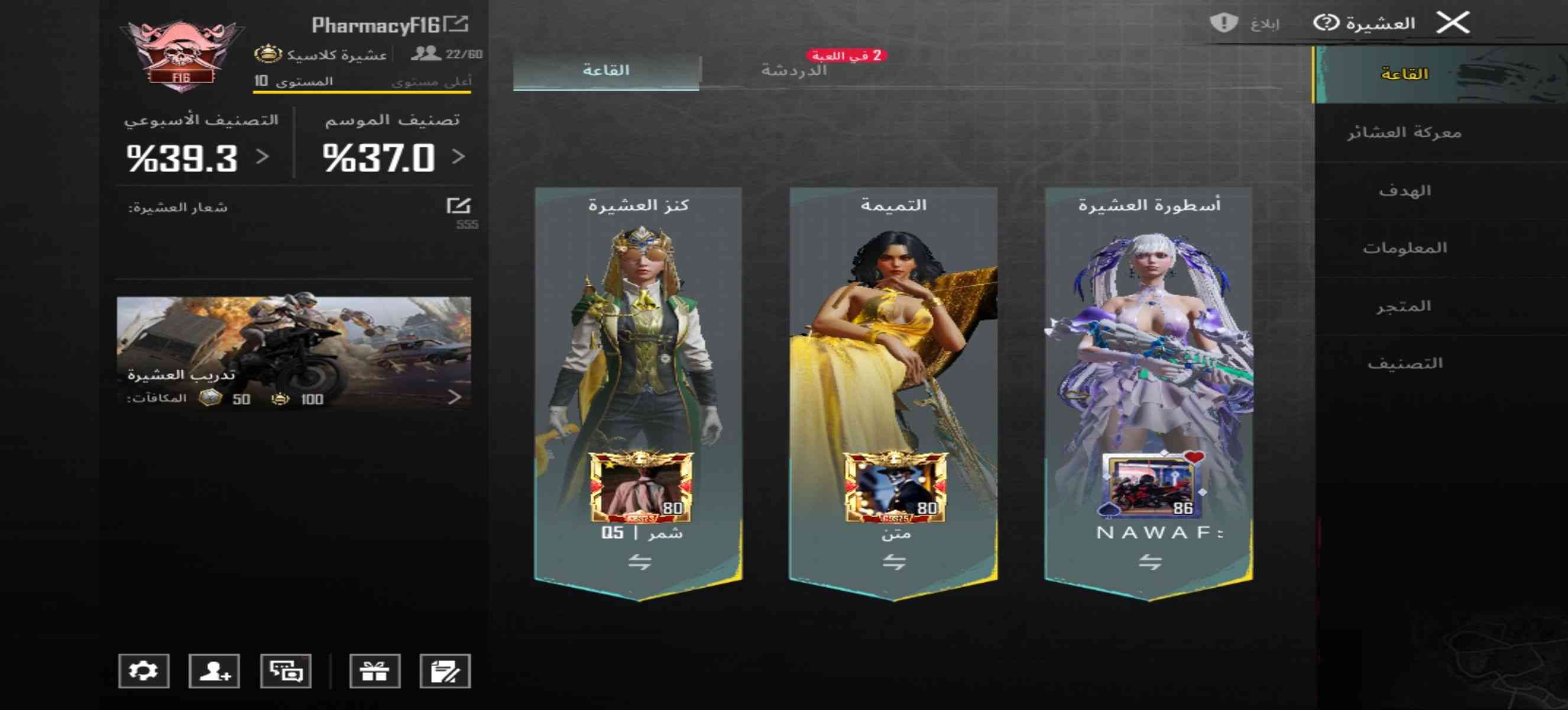Open the clan gift box button

pyautogui.click(x=374, y=671)
